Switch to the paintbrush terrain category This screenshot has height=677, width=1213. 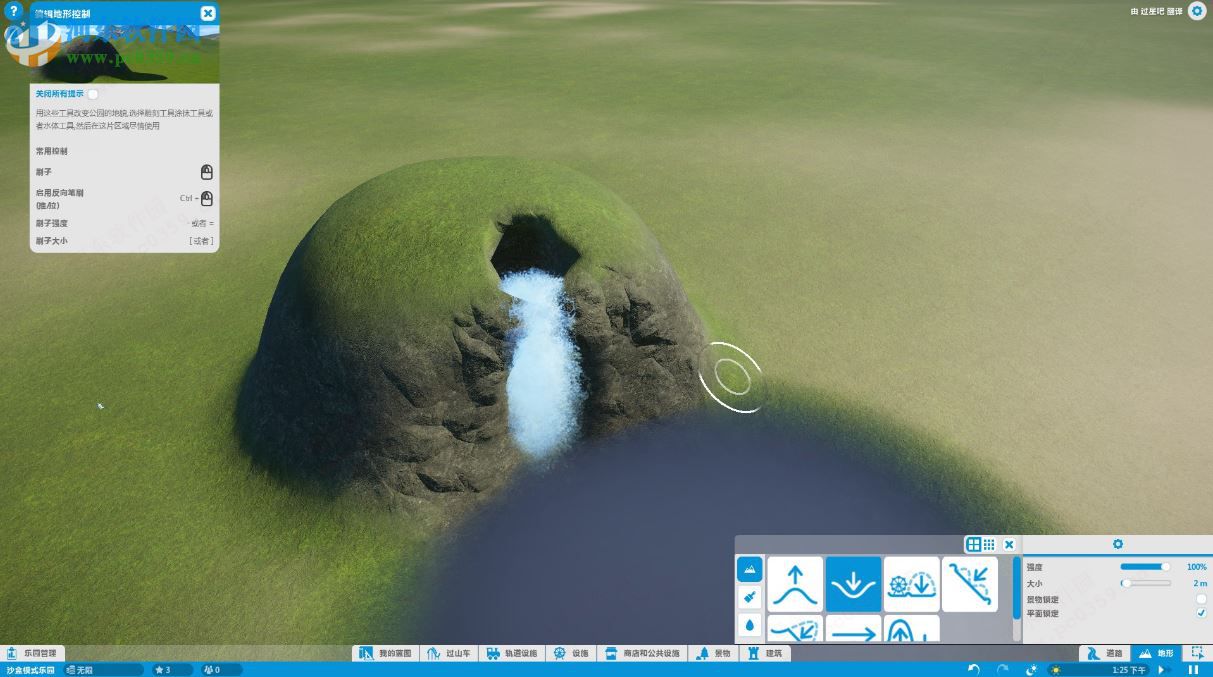click(750, 597)
